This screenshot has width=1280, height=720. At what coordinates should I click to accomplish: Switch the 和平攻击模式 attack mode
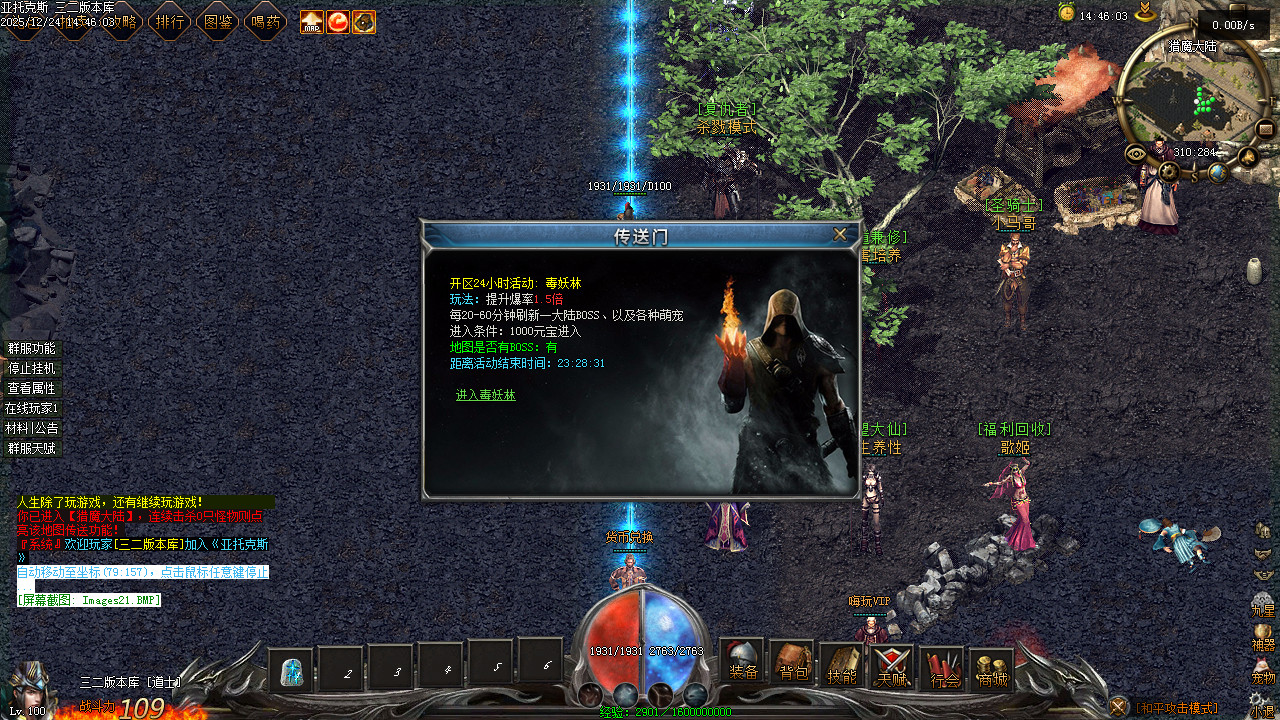[1177, 708]
